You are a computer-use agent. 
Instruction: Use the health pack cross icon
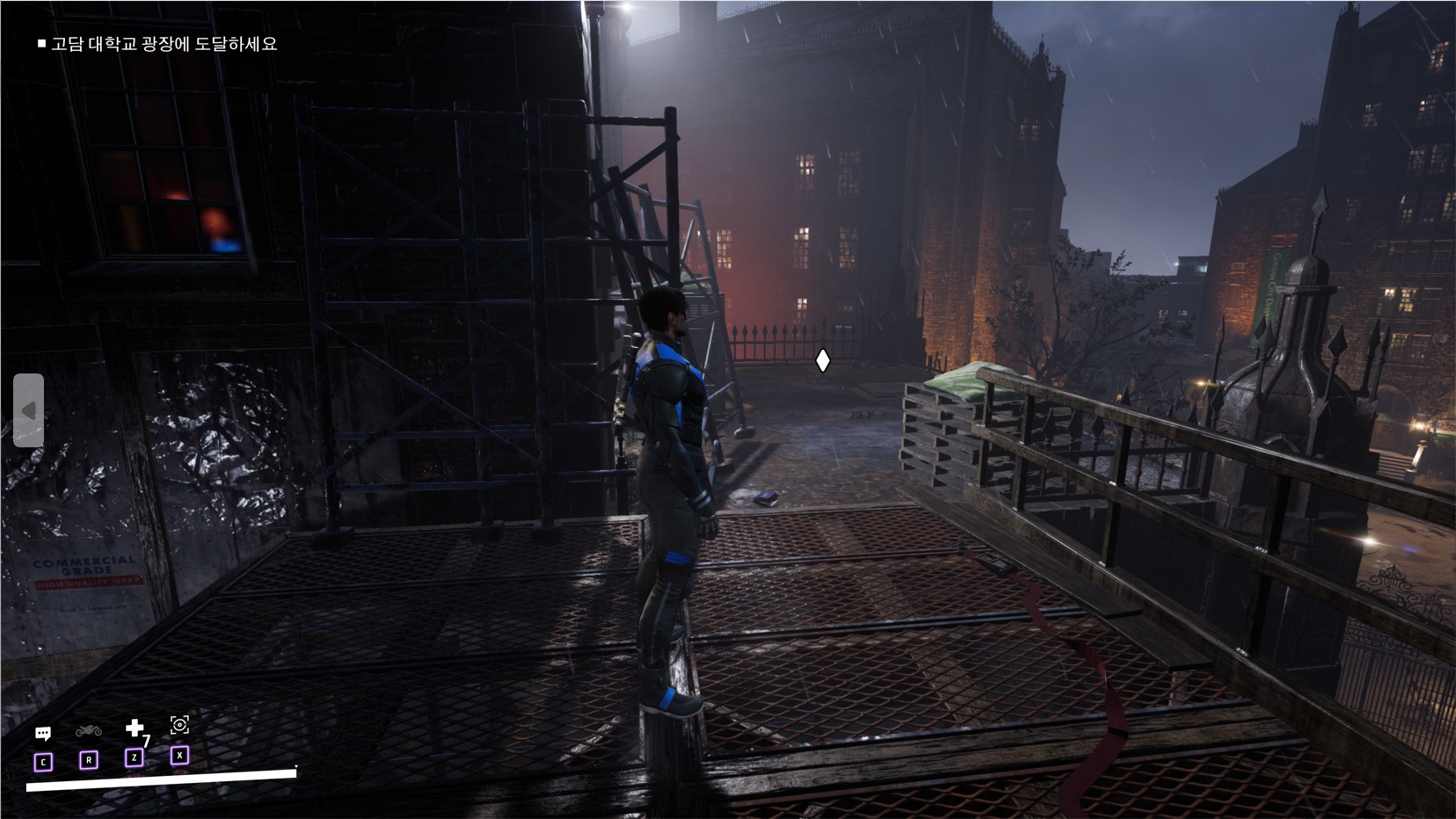[x=135, y=728]
